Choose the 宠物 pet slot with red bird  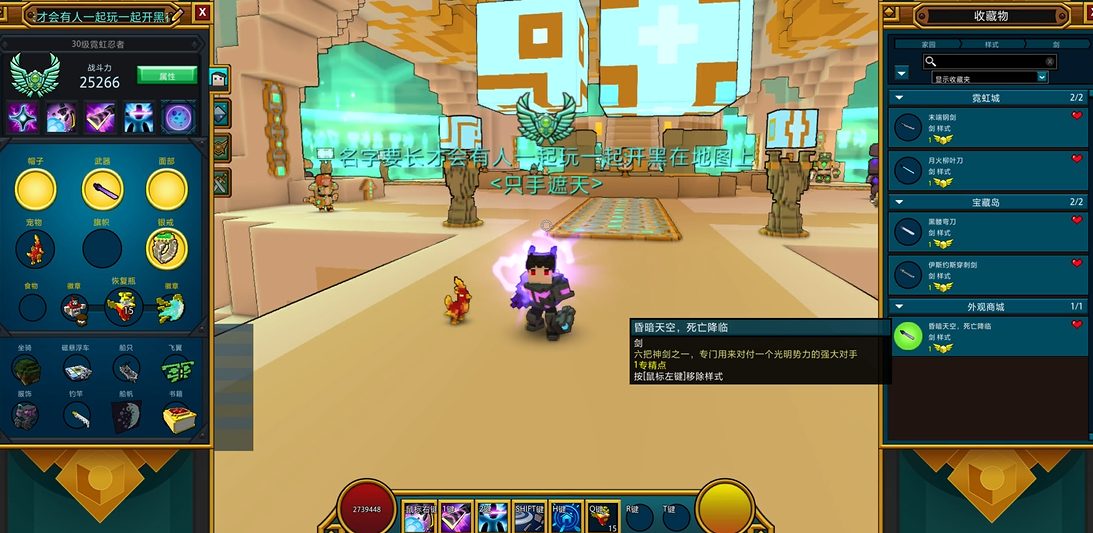tap(36, 249)
